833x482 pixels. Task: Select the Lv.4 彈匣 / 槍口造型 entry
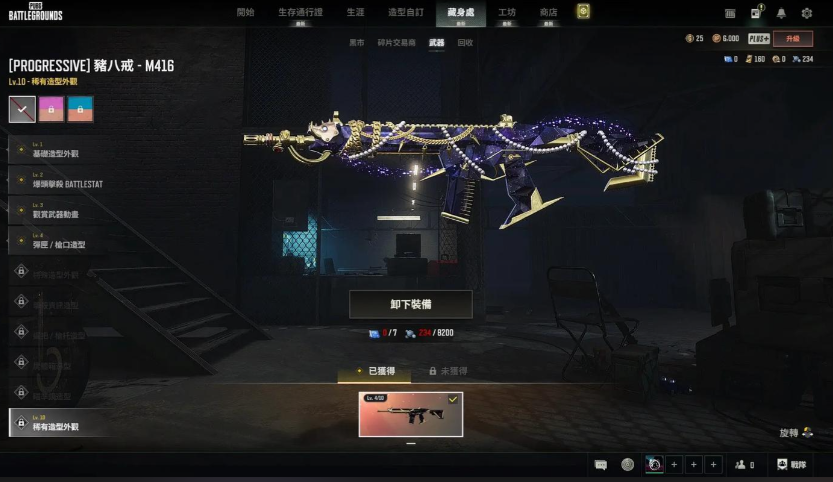pos(62,242)
